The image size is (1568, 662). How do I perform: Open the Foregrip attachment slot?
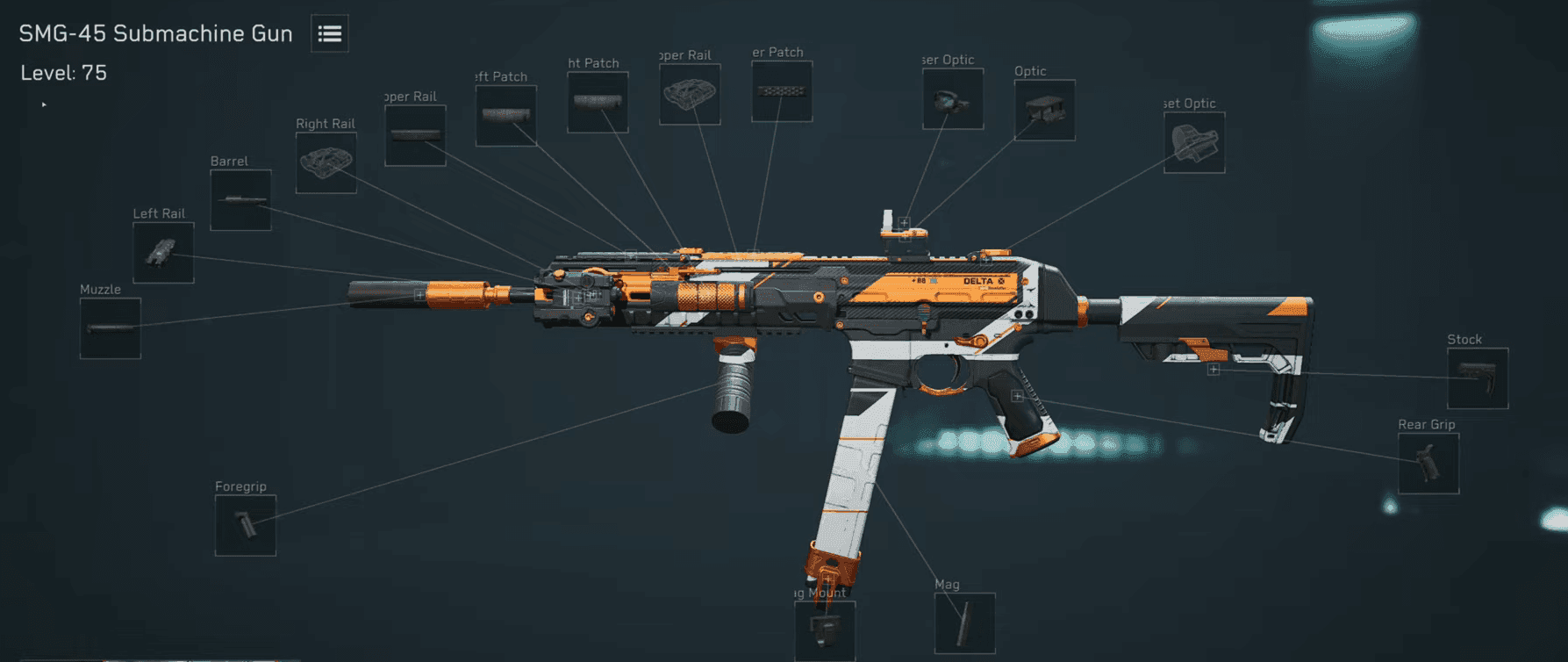point(245,526)
